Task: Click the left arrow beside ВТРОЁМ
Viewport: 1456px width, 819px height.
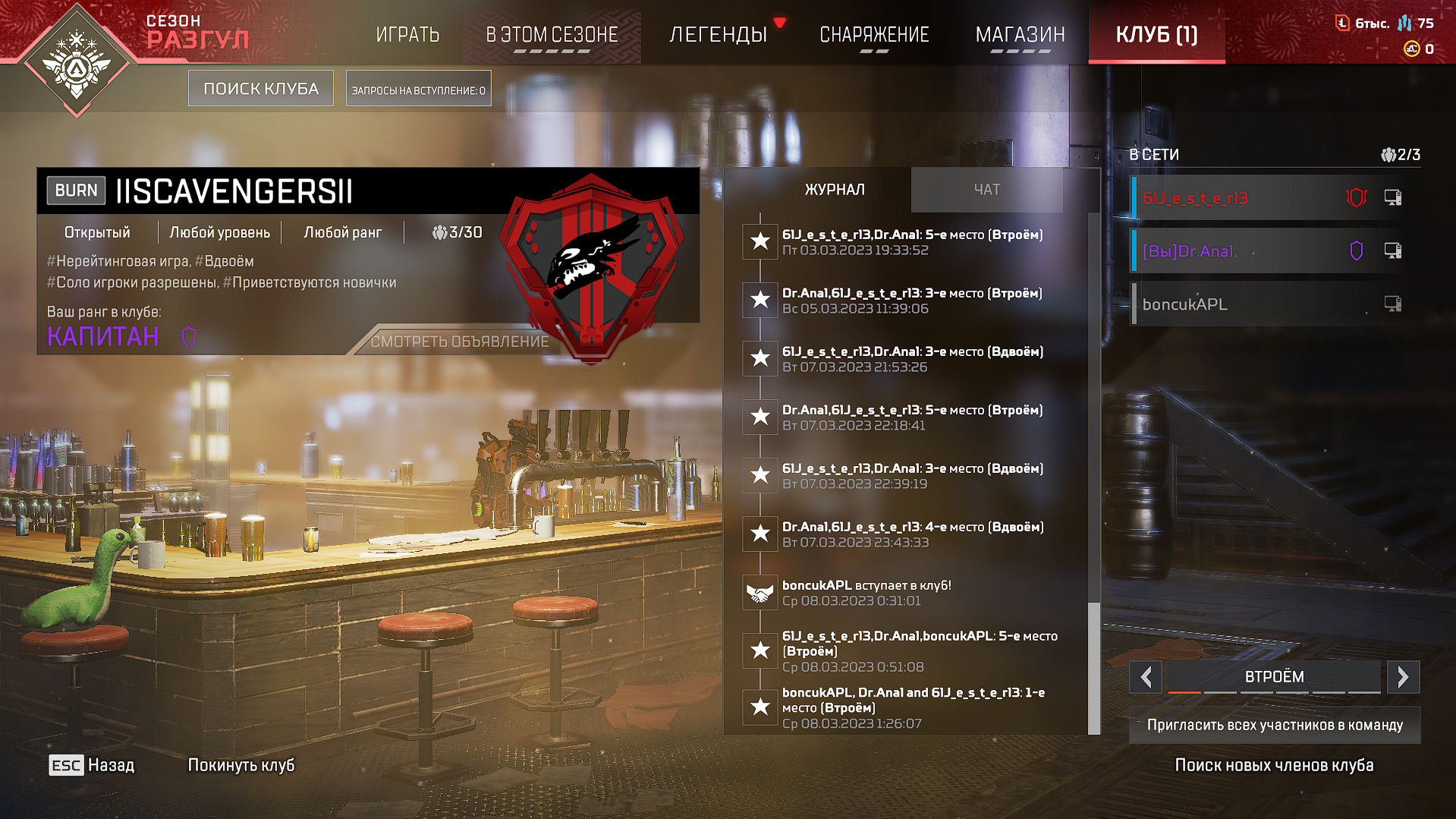Action: [1146, 676]
